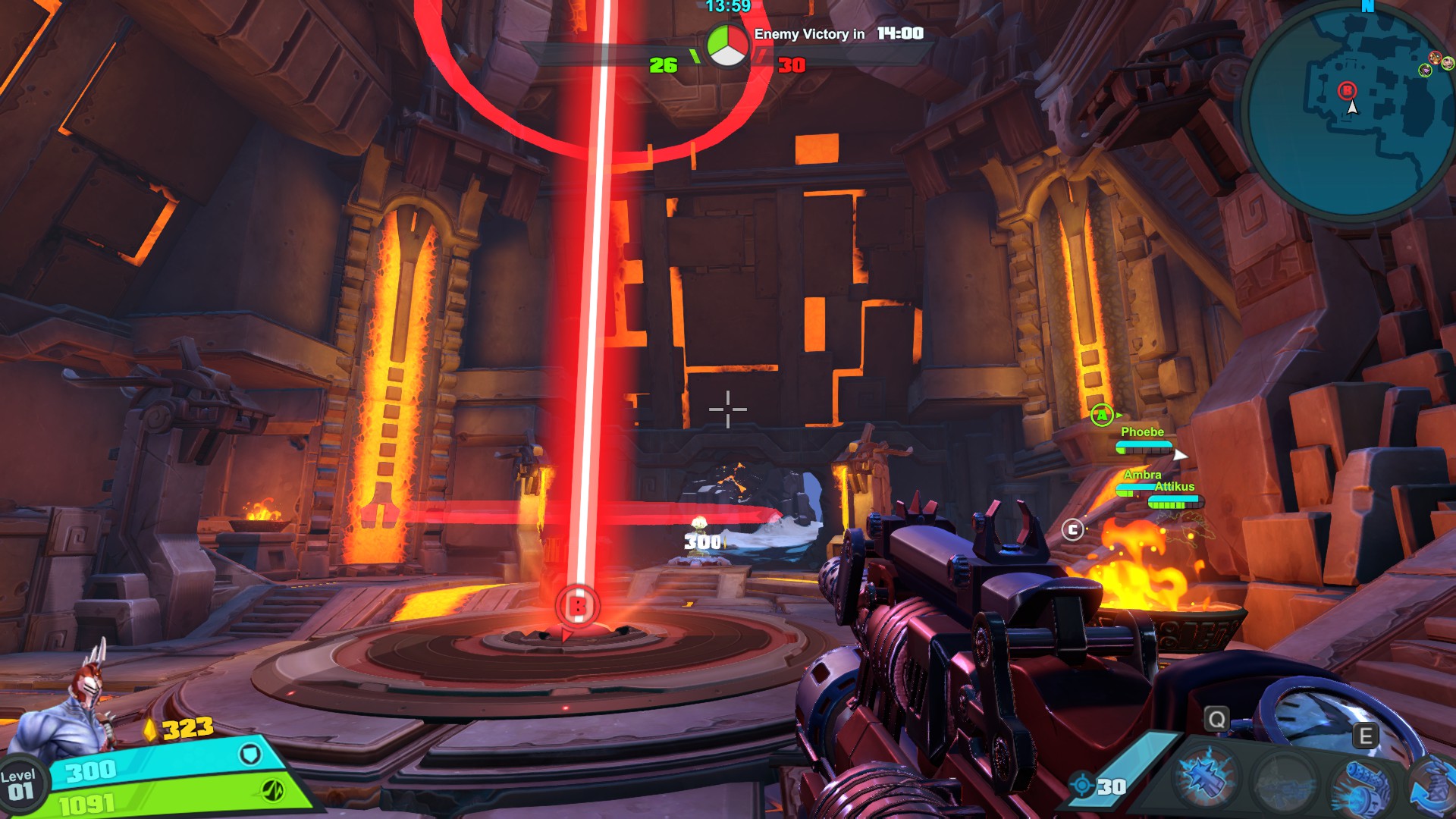Viewport: 1456px width, 819px height.
Task: Select the red B objective marker on the beam
Action: coord(577,606)
